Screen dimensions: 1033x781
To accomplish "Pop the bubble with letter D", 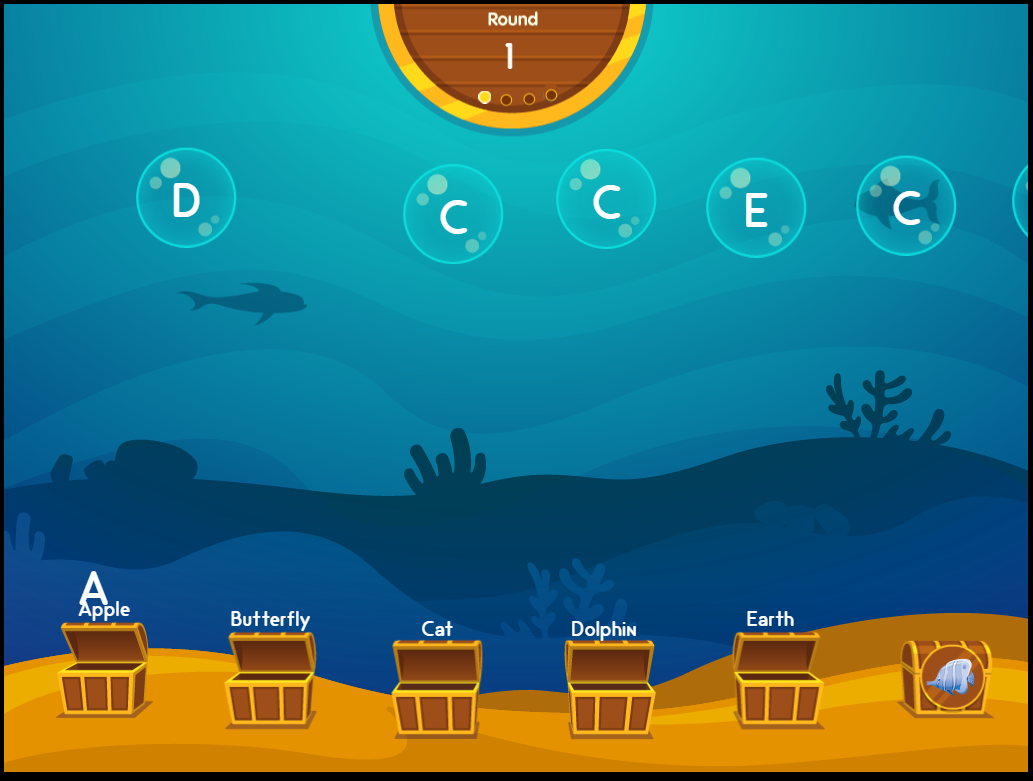I will pos(186,198).
